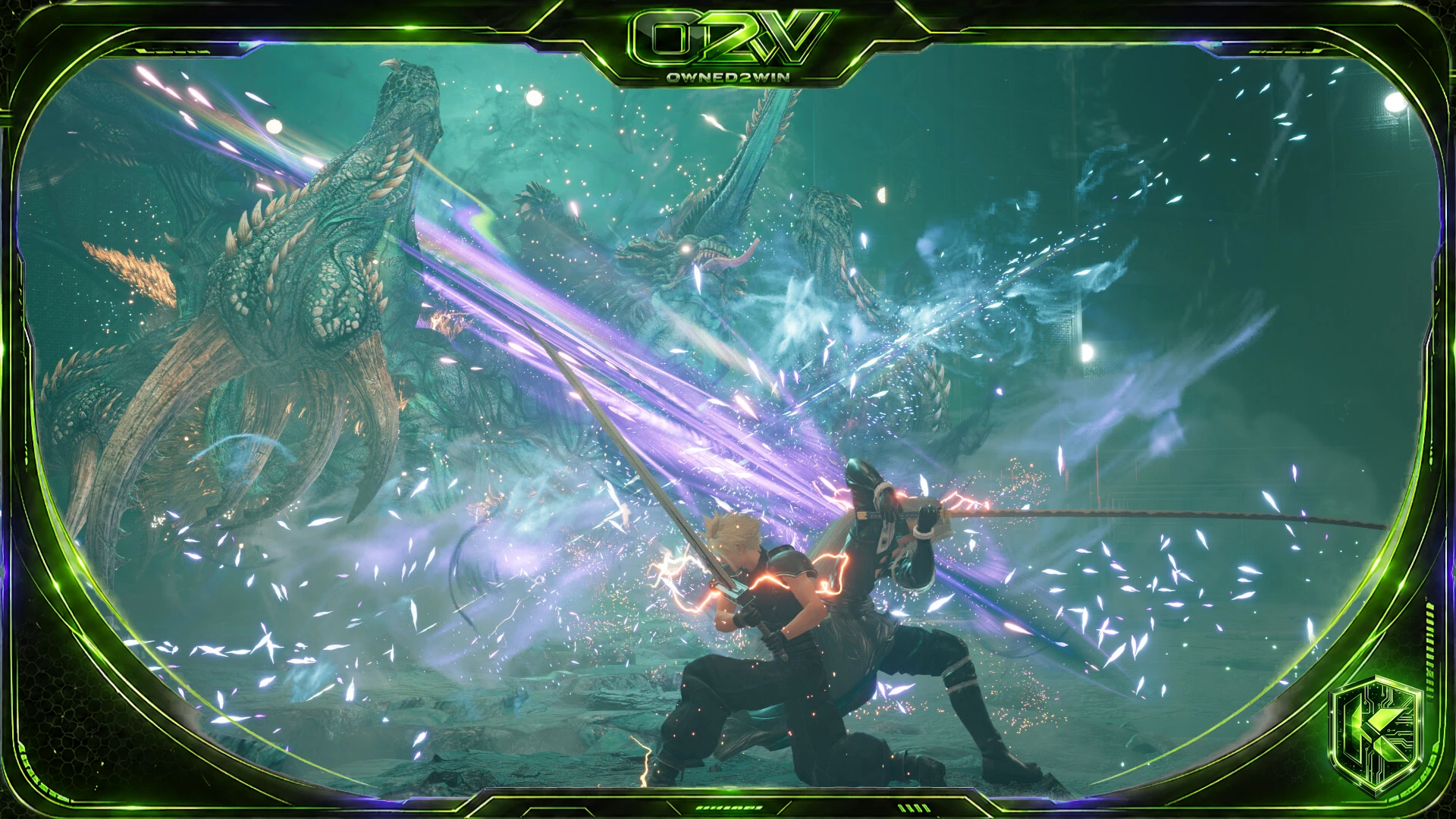Click the O2W Owned2Win logo
This screenshot has width=1456, height=819.
[728, 44]
